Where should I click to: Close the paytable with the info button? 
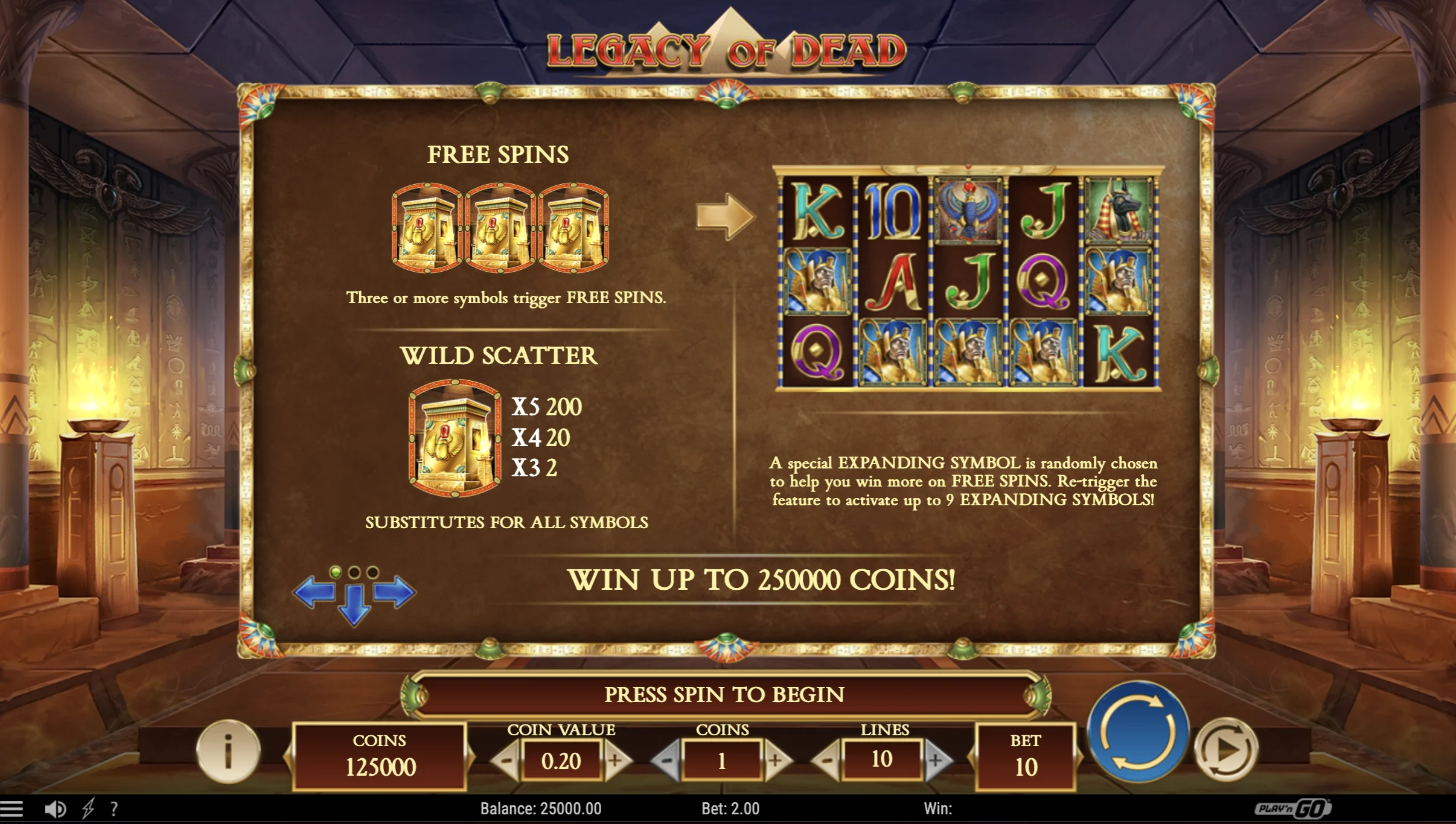(228, 752)
